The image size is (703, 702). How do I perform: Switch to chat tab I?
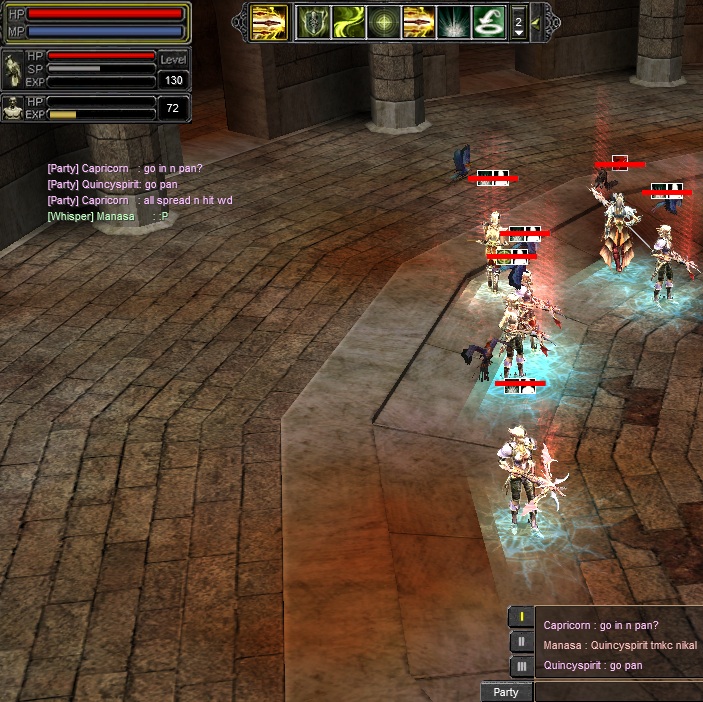point(521,617)
